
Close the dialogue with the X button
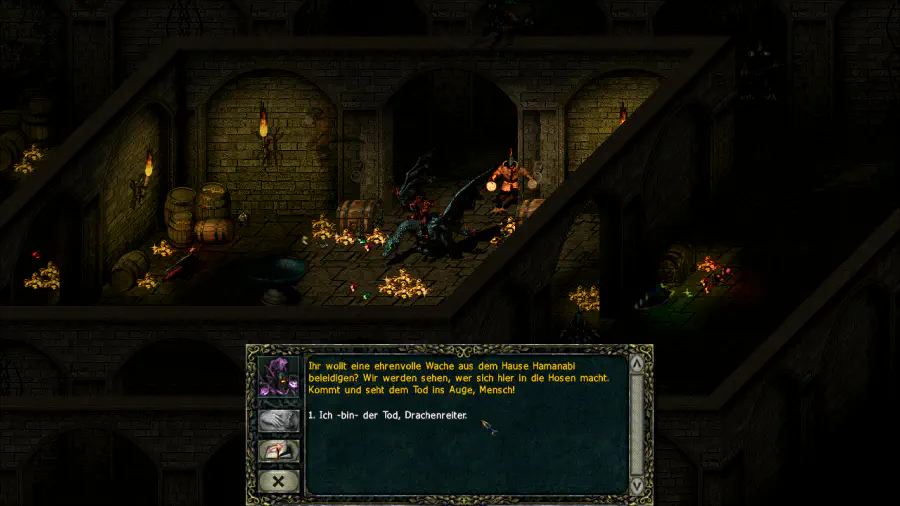pyautogui.click(x=279, y=480)
